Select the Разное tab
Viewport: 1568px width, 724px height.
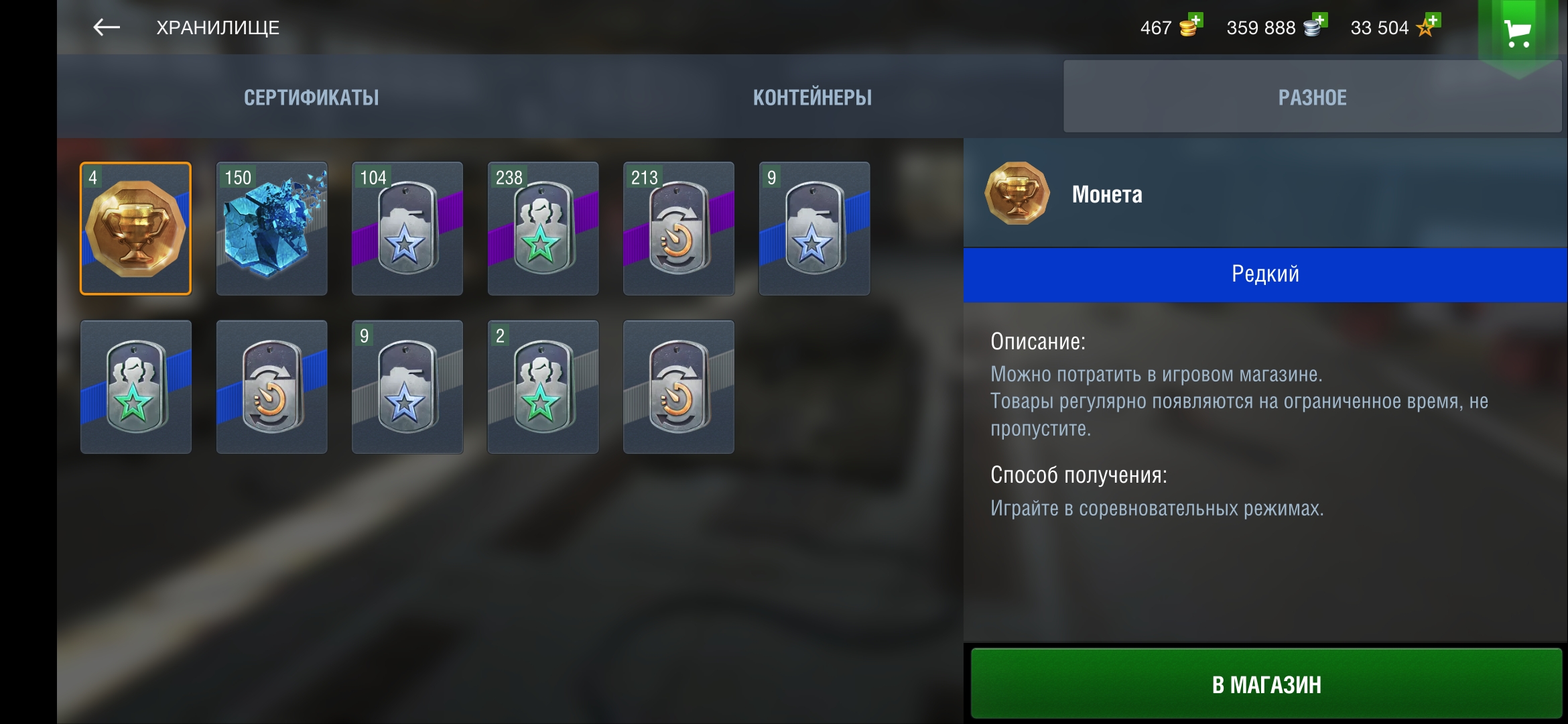pyautogui.click(x=1312, y=98)
